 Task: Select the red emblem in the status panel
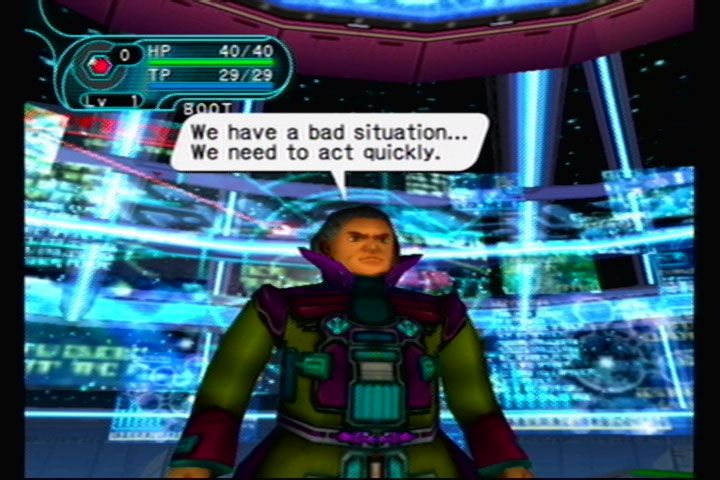point(101,66)
